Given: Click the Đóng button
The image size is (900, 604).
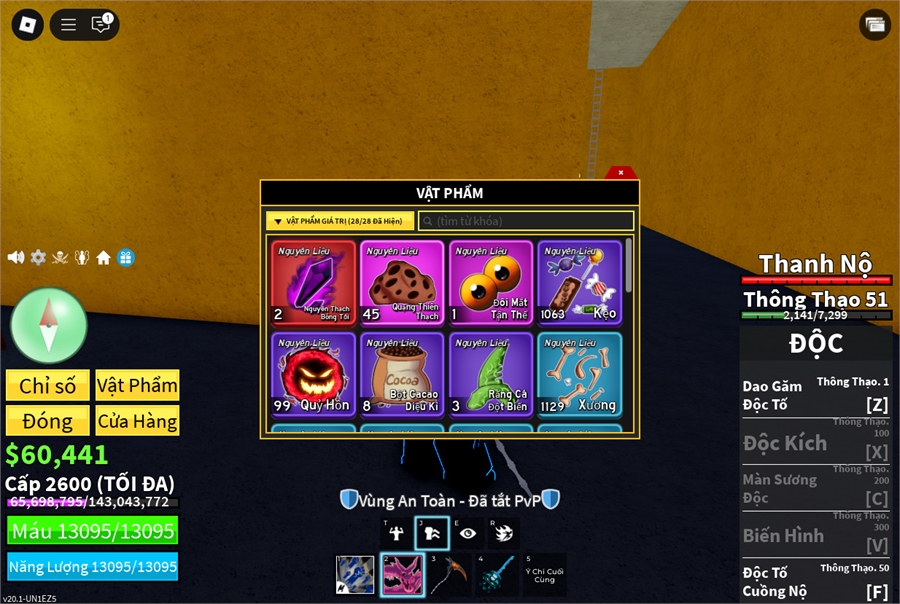Looking at the screenshot, I should 48,421.
